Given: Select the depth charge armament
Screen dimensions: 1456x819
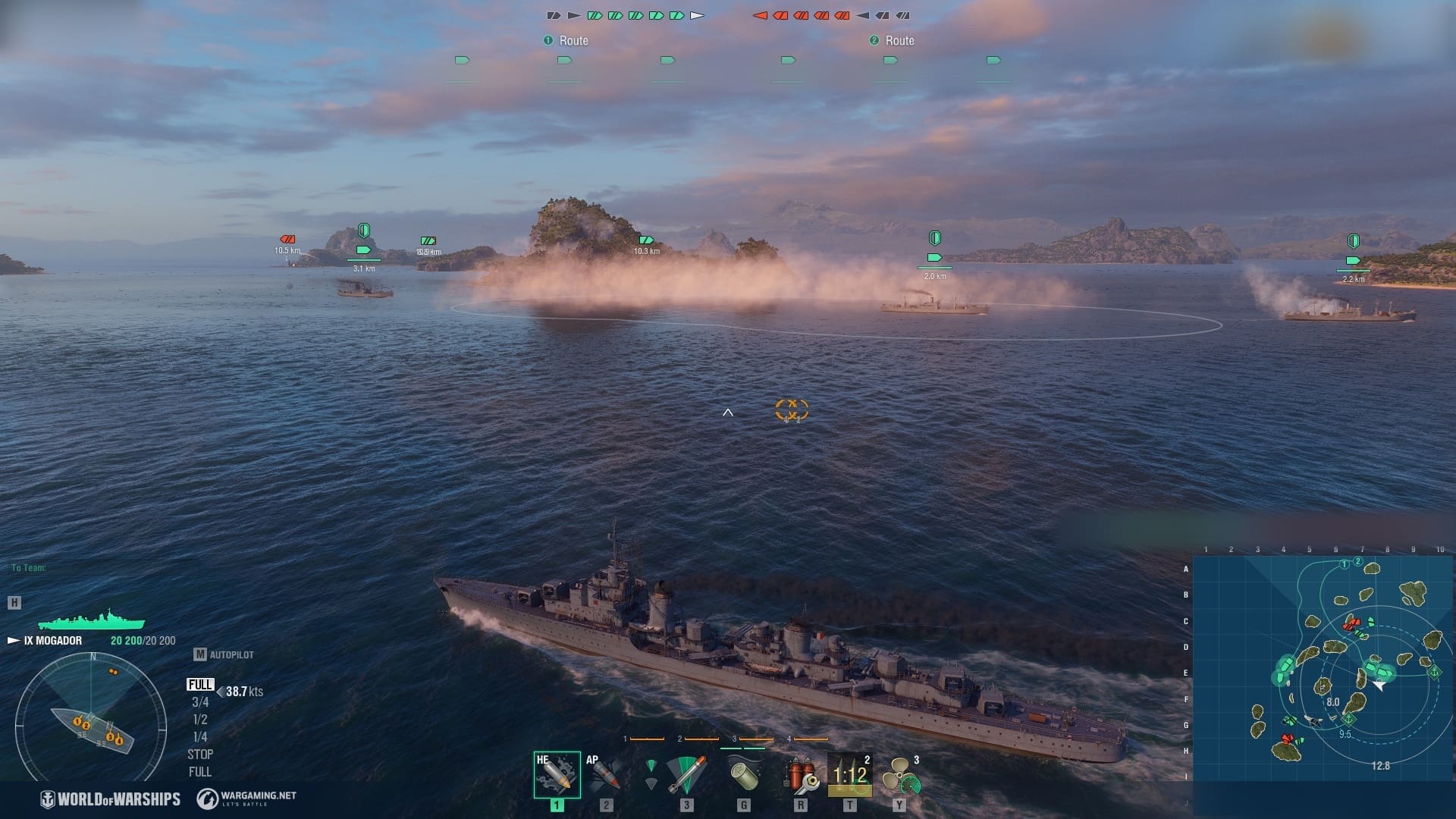Looking at the screenshot, I should tap(743, 774).
